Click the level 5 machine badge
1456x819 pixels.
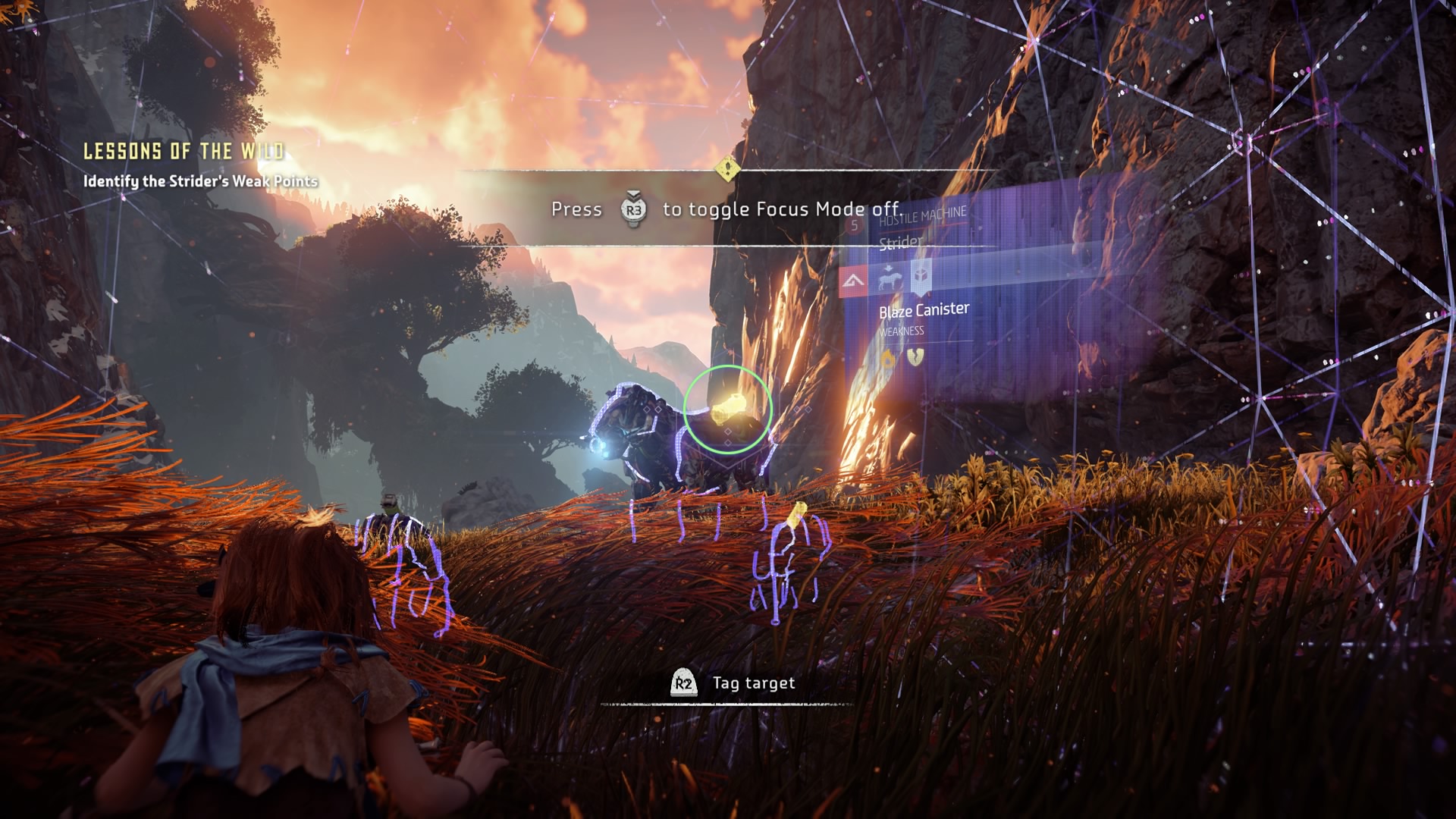point(855,225)
